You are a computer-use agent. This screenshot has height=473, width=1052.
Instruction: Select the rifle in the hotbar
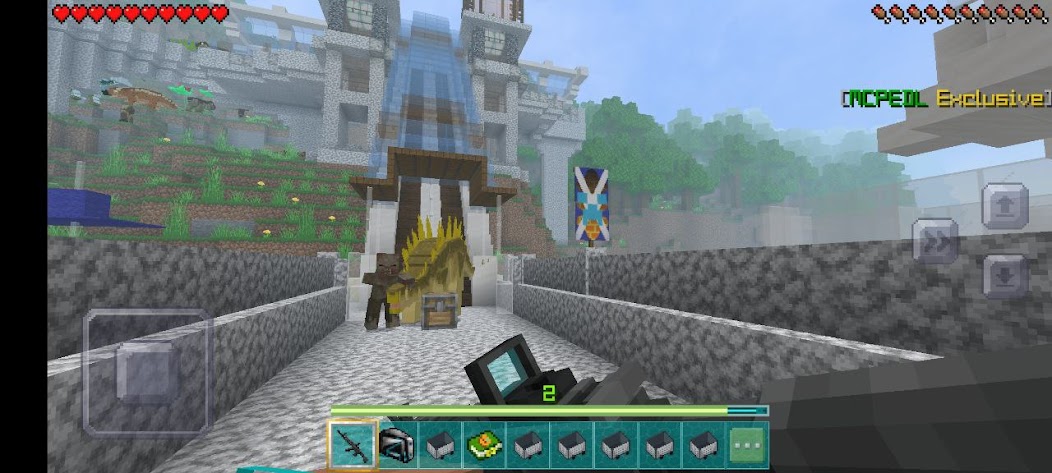[352, 444]
